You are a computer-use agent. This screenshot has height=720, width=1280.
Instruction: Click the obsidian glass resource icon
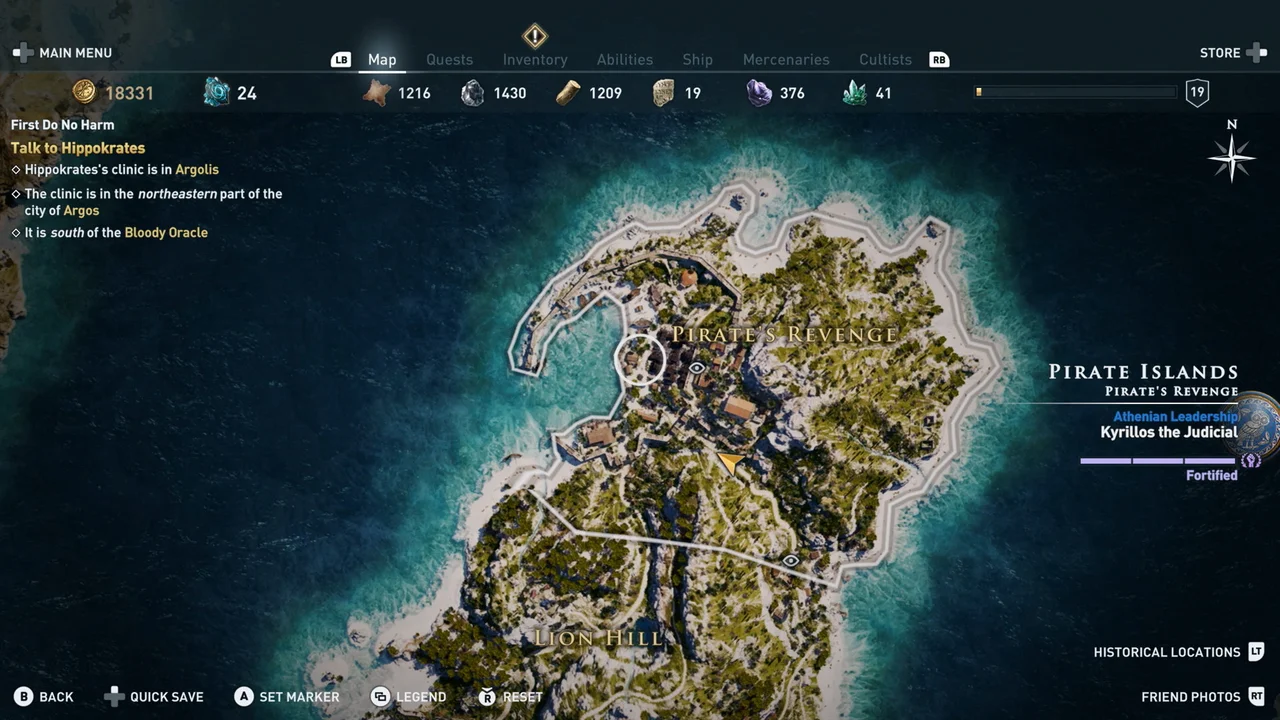coord(759,93)
